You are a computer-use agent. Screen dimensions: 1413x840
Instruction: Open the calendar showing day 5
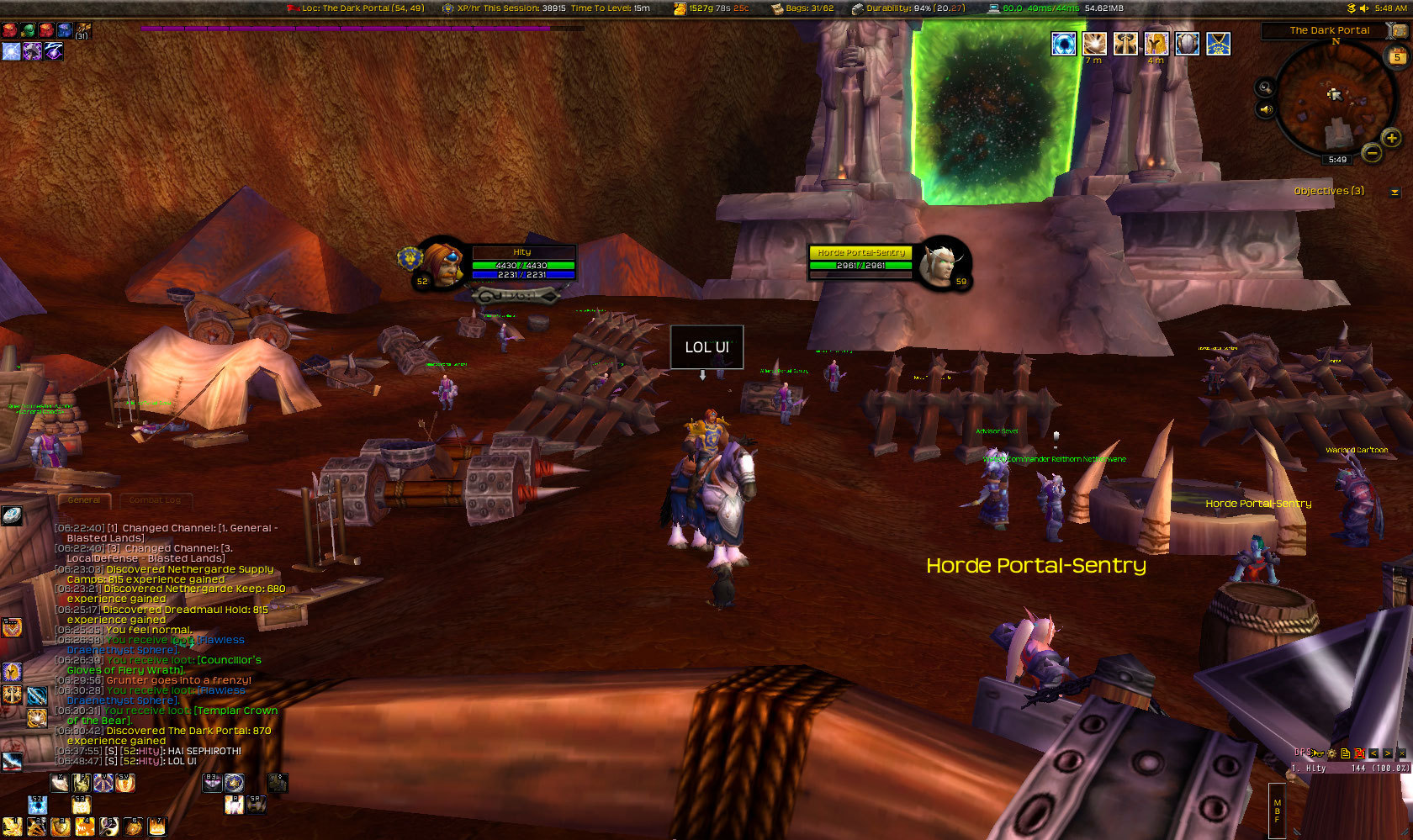(1396, 57)
